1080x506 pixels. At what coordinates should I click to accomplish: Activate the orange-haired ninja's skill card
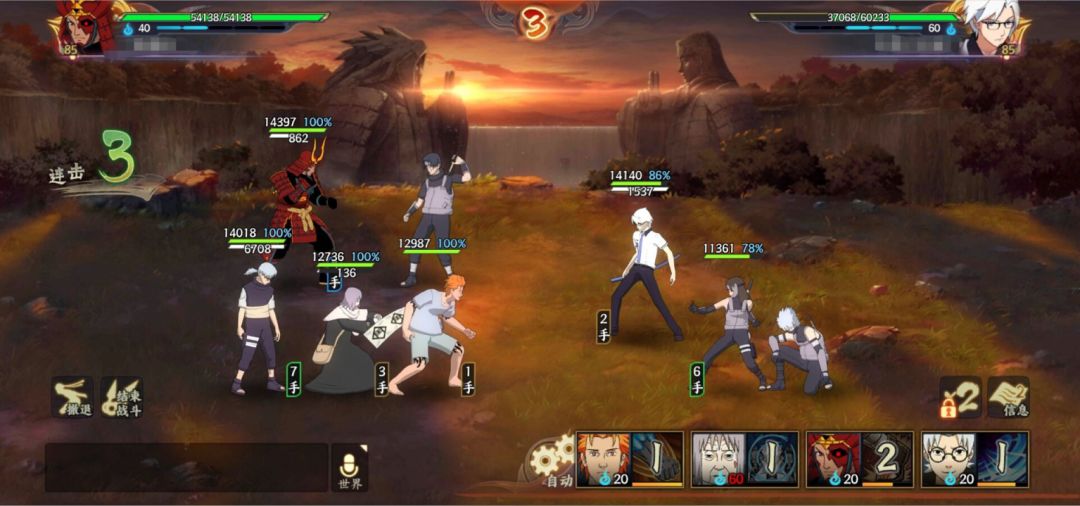(x=630, y=459)
